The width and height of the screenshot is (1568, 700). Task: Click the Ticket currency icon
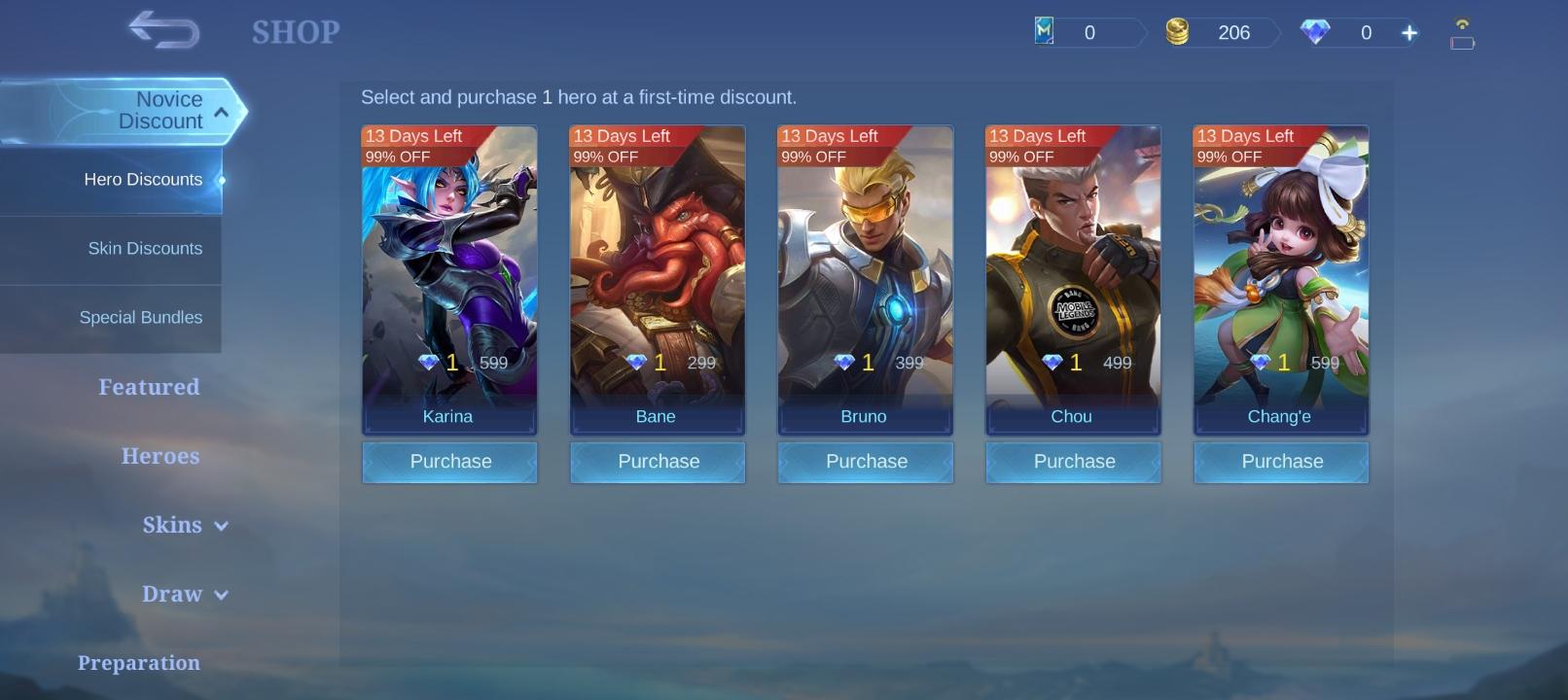pyautogui.click(x=1046, y=32)
